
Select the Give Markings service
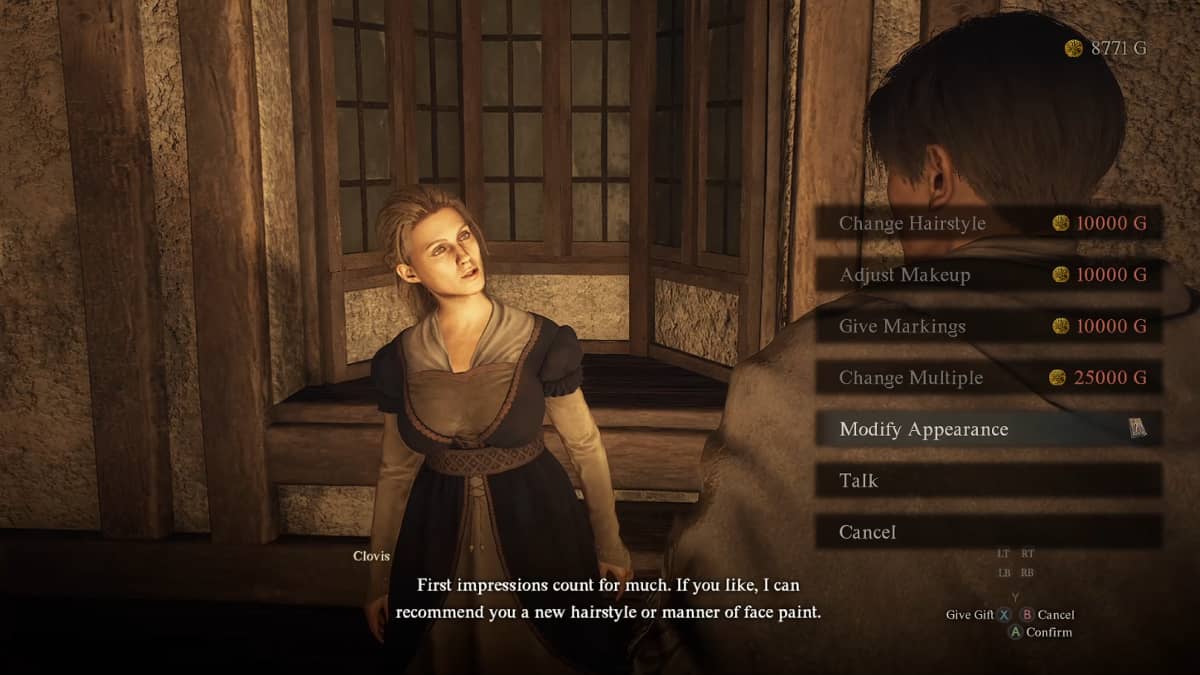(988, 326)
